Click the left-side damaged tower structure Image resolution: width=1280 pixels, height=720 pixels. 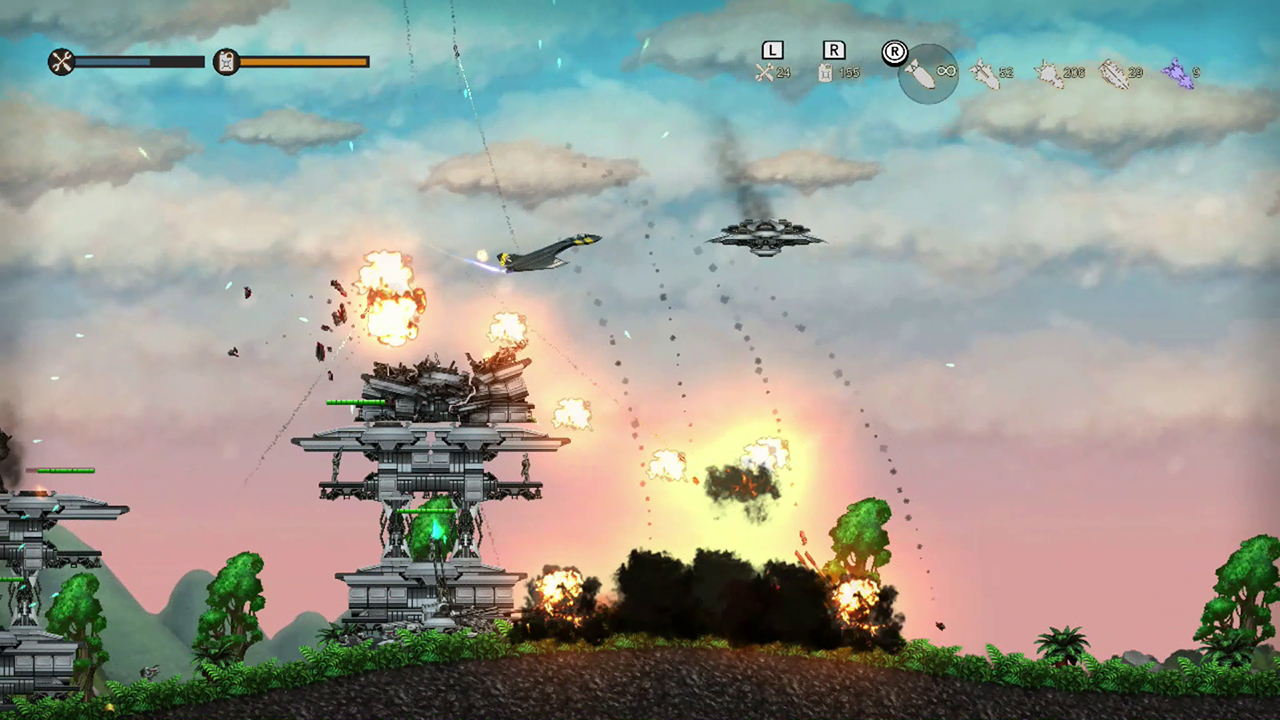(x=35, y=540)
